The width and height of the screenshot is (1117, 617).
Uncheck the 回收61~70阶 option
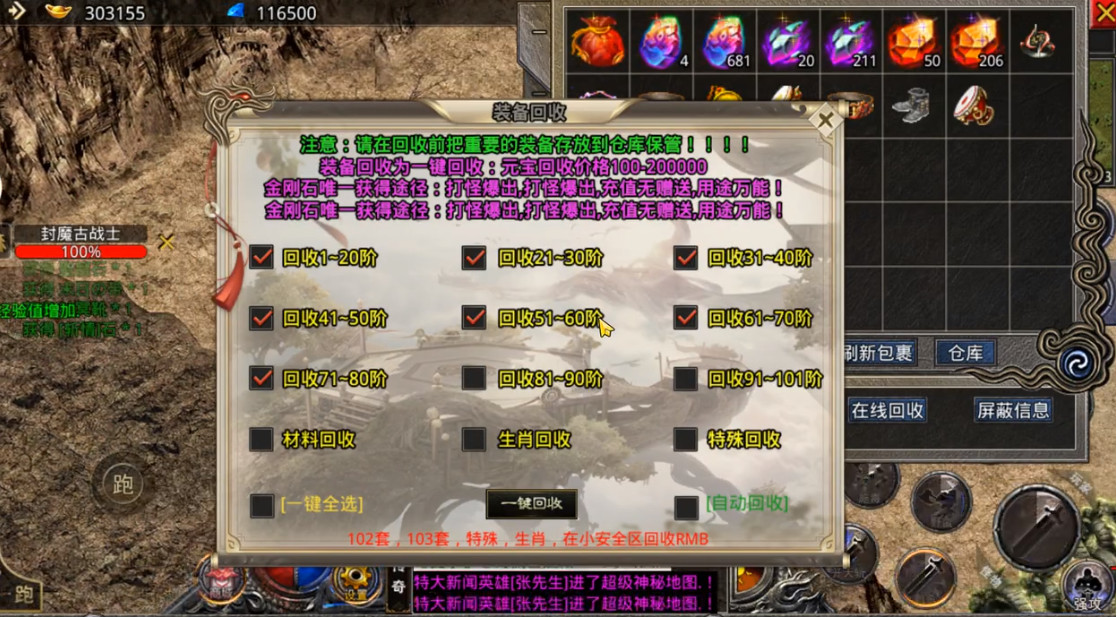pyautogui.click(x=686, y=318)
